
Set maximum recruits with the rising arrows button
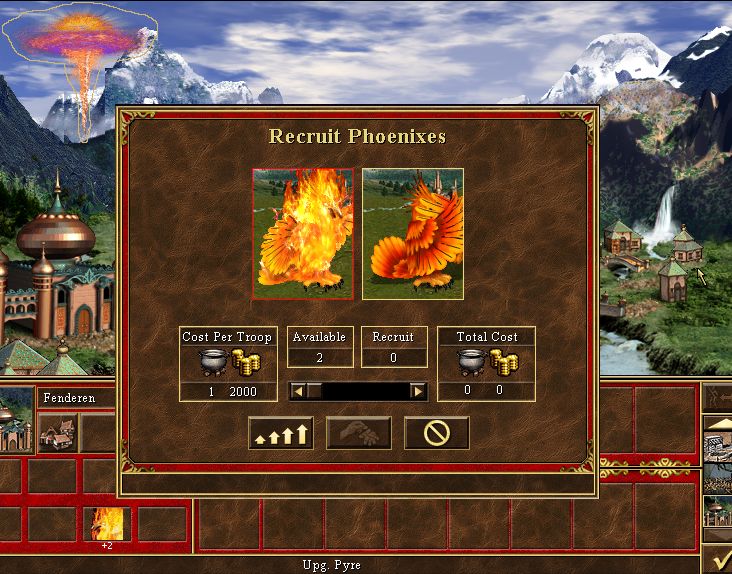280,433
